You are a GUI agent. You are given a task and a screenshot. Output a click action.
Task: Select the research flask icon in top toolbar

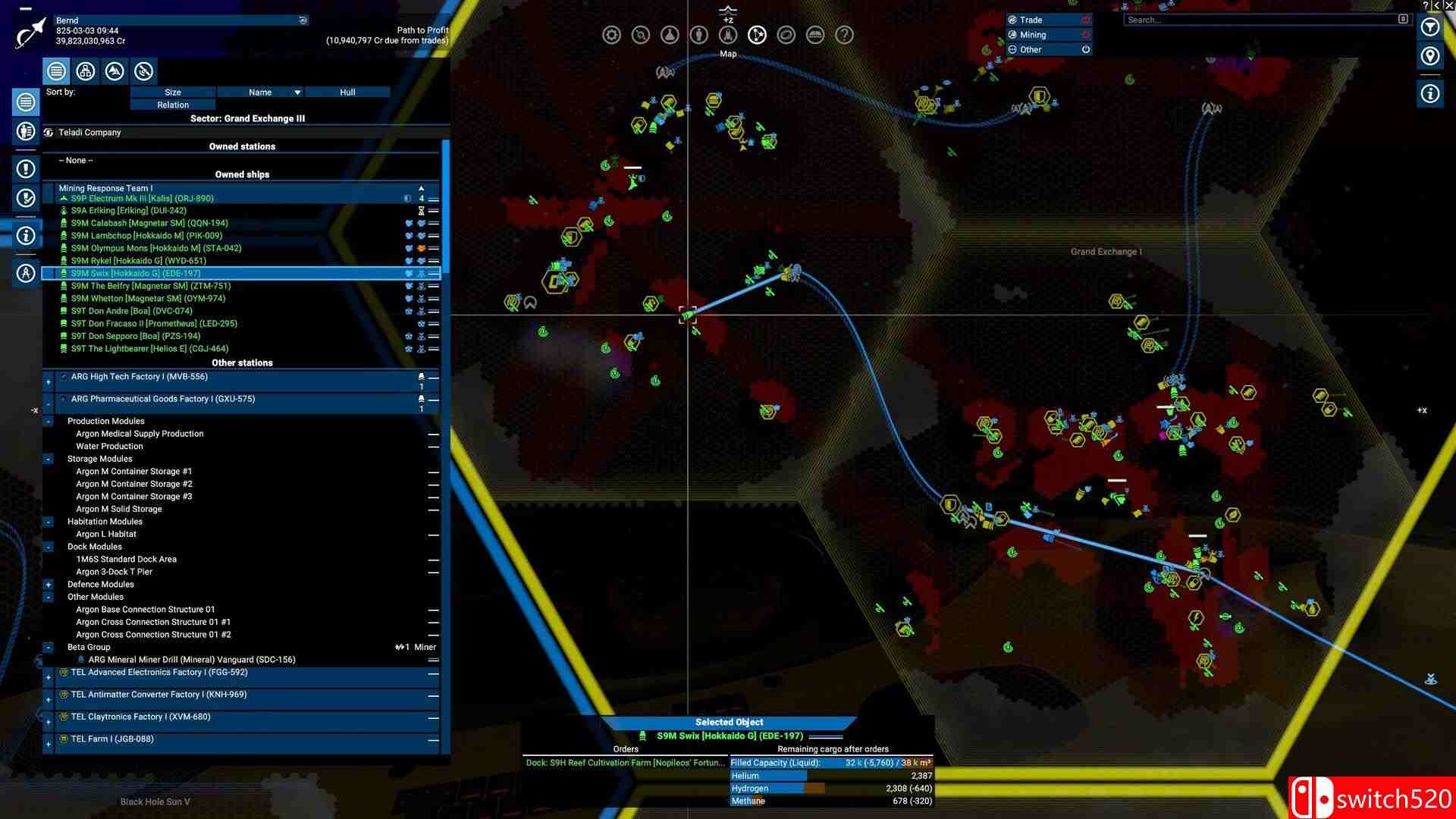point(670,34)
